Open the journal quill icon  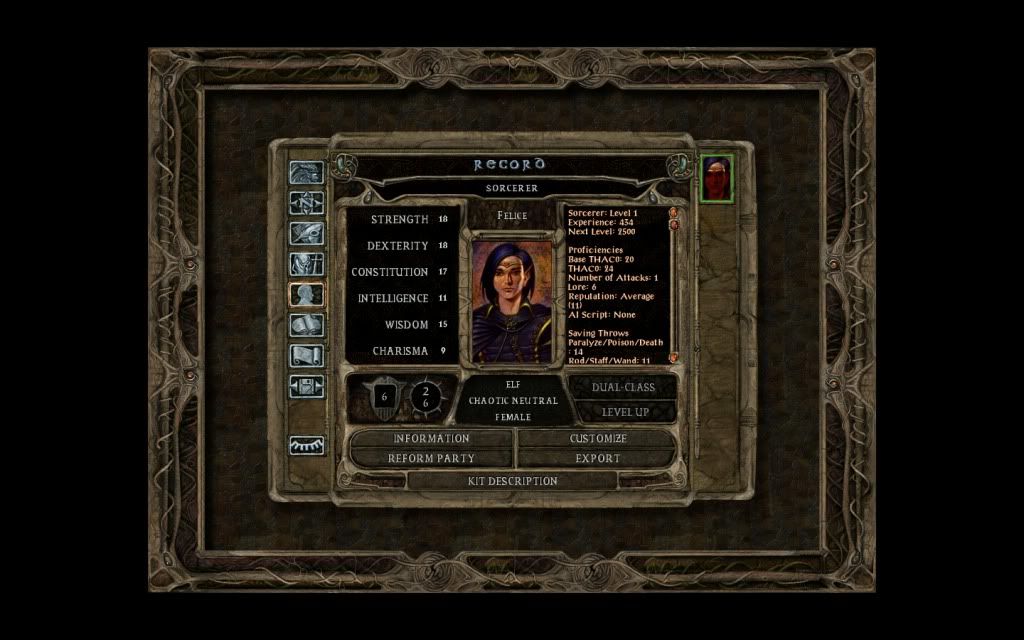click(306, 234)
